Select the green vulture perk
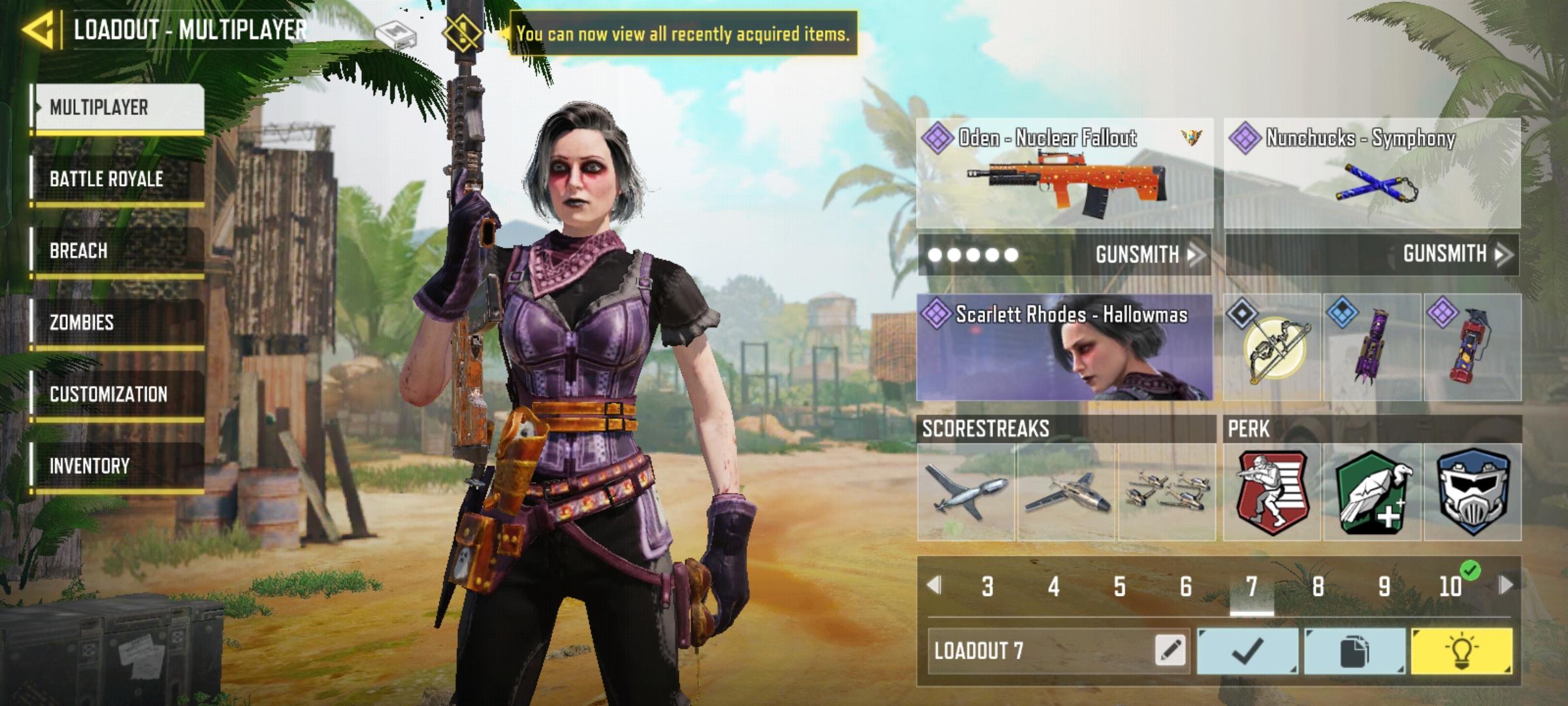The width and height of the screenshot is (1568, 706). 1372,493
